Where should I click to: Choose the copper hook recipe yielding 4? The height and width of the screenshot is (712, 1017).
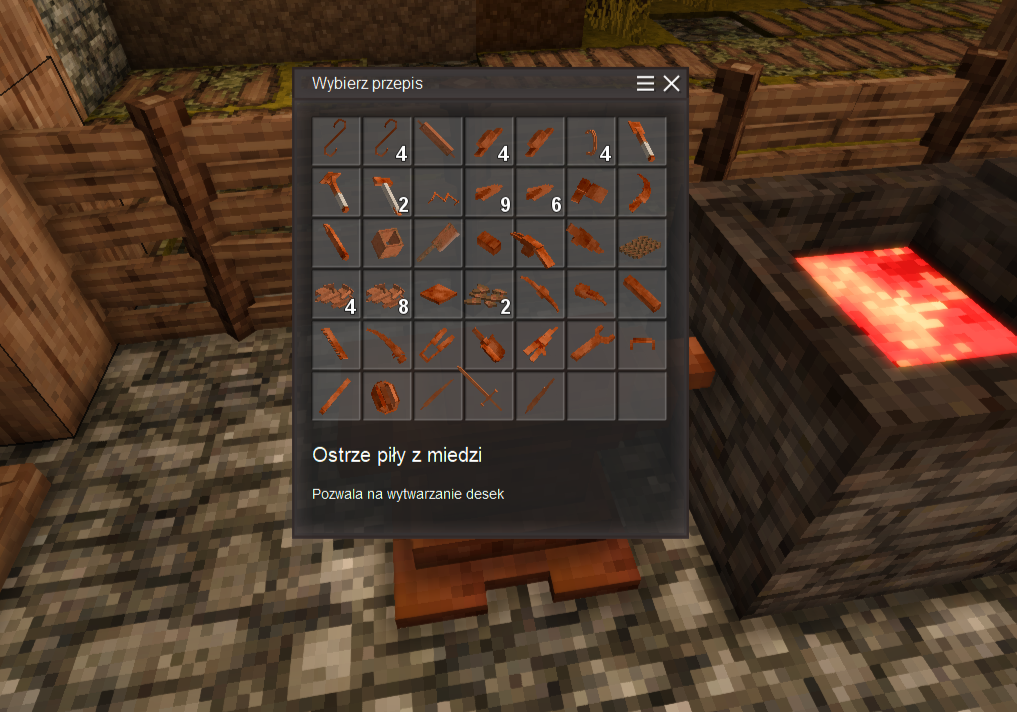tap(388, 142)
